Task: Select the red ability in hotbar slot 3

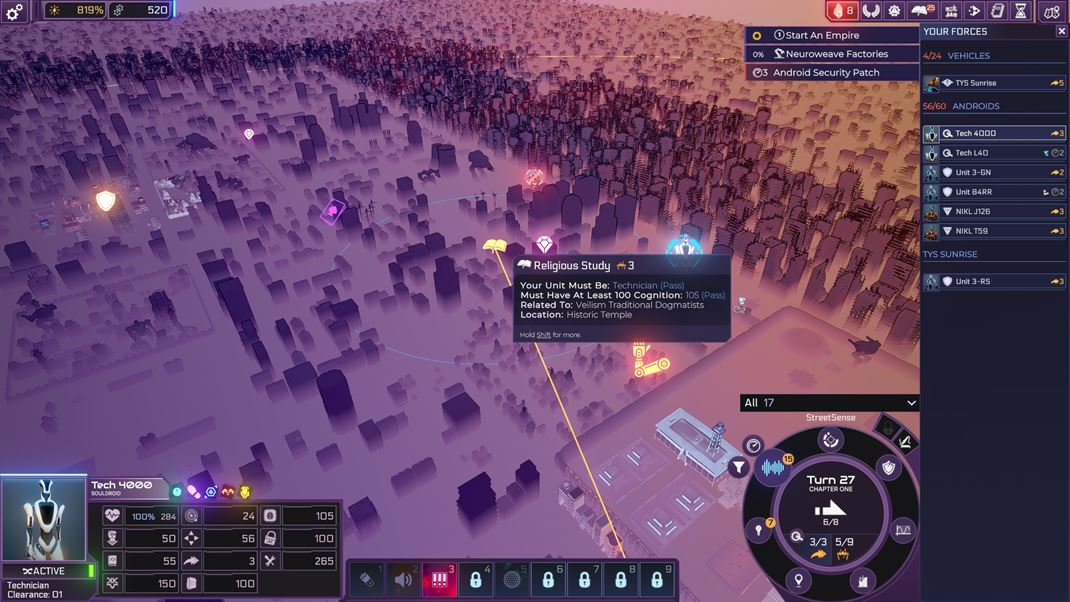Action: [x=439, y=579]
